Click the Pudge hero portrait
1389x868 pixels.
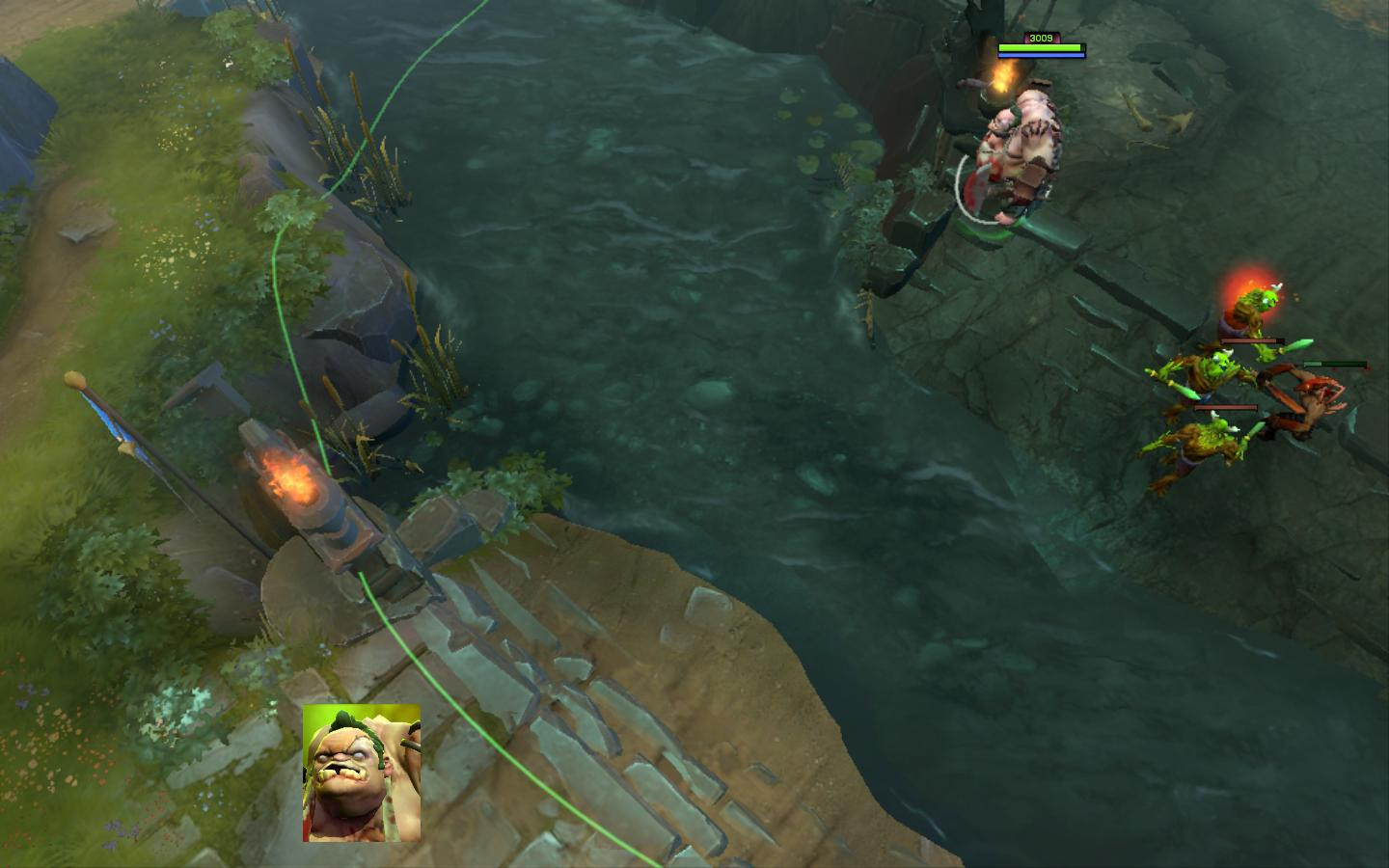[x=362, y=773]
